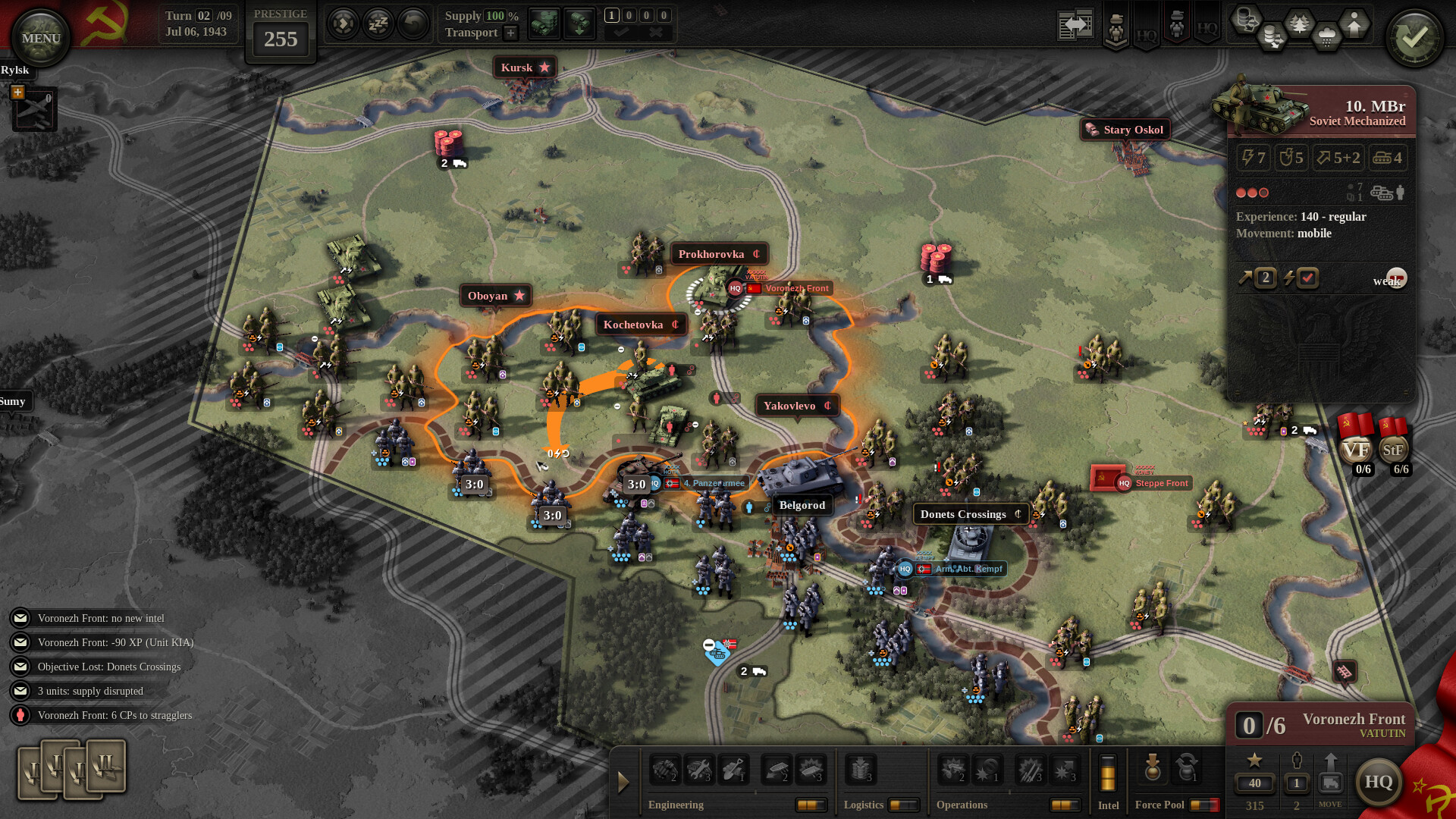This screenshot has width=1456, height=819.
Task: Select the shovel entrenchment card under Engineering
Action: coord(733,770)
